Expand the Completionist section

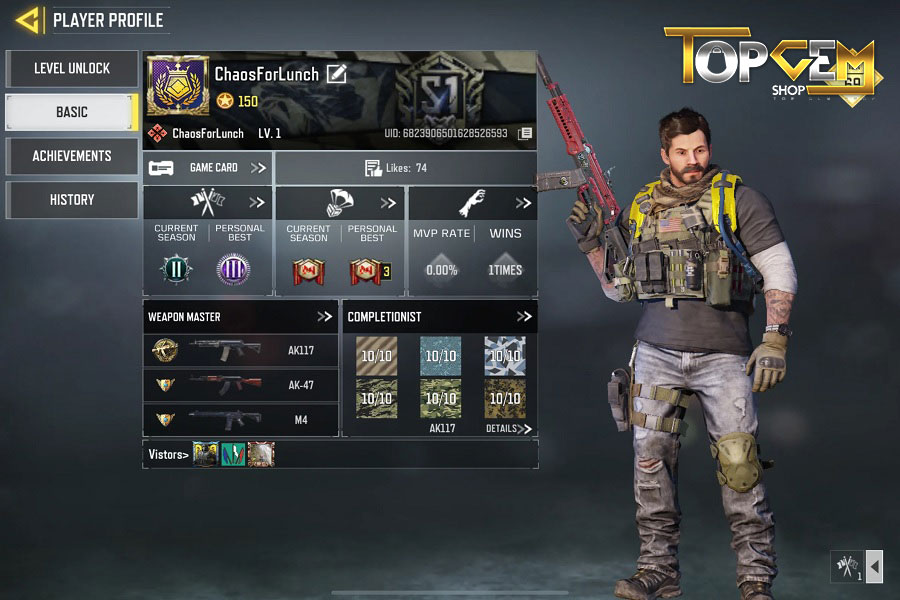pos(524,317)
